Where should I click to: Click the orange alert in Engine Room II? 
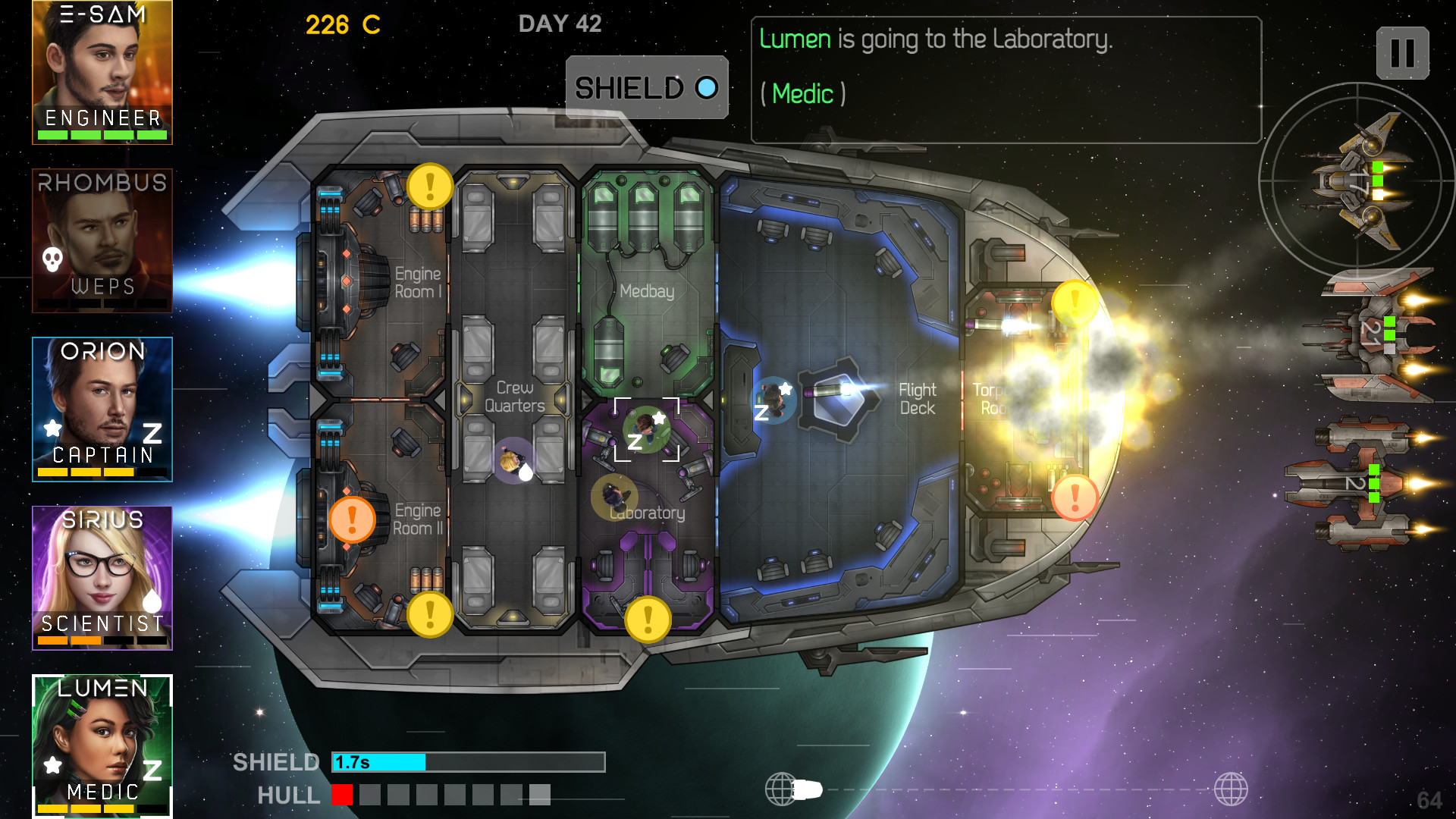tap(352, 520)
